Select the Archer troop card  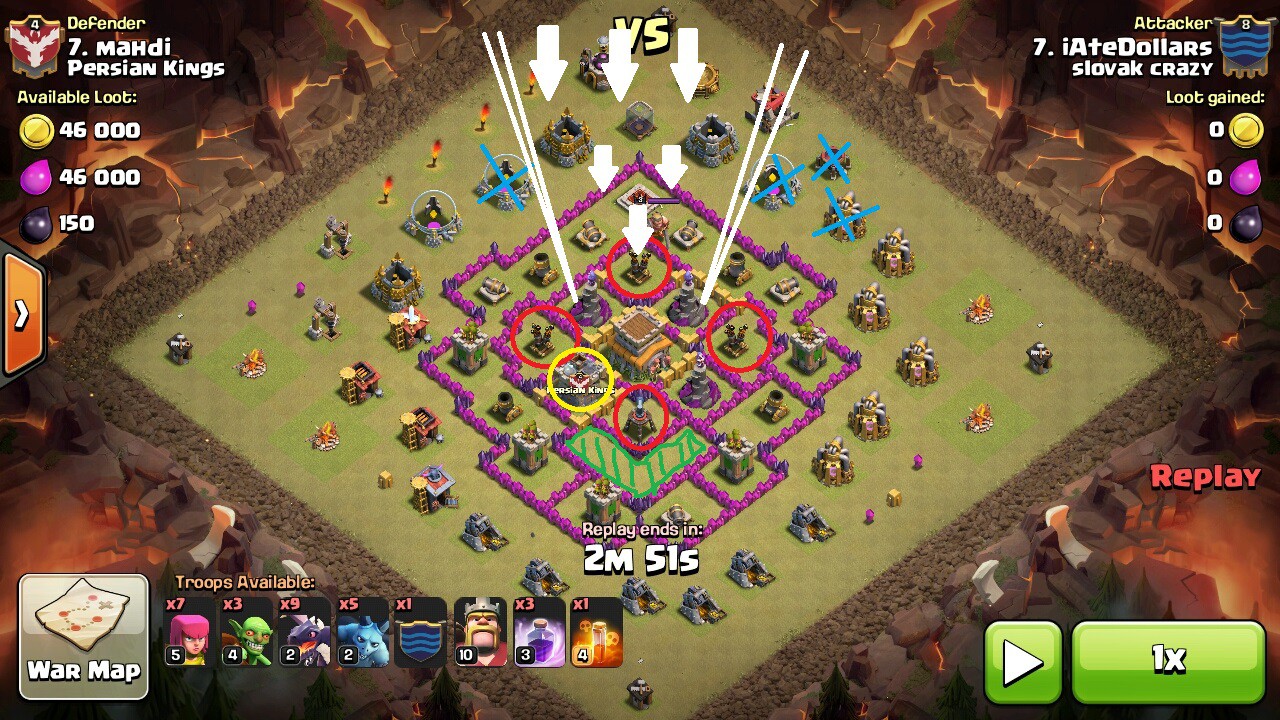coord(189,632)
